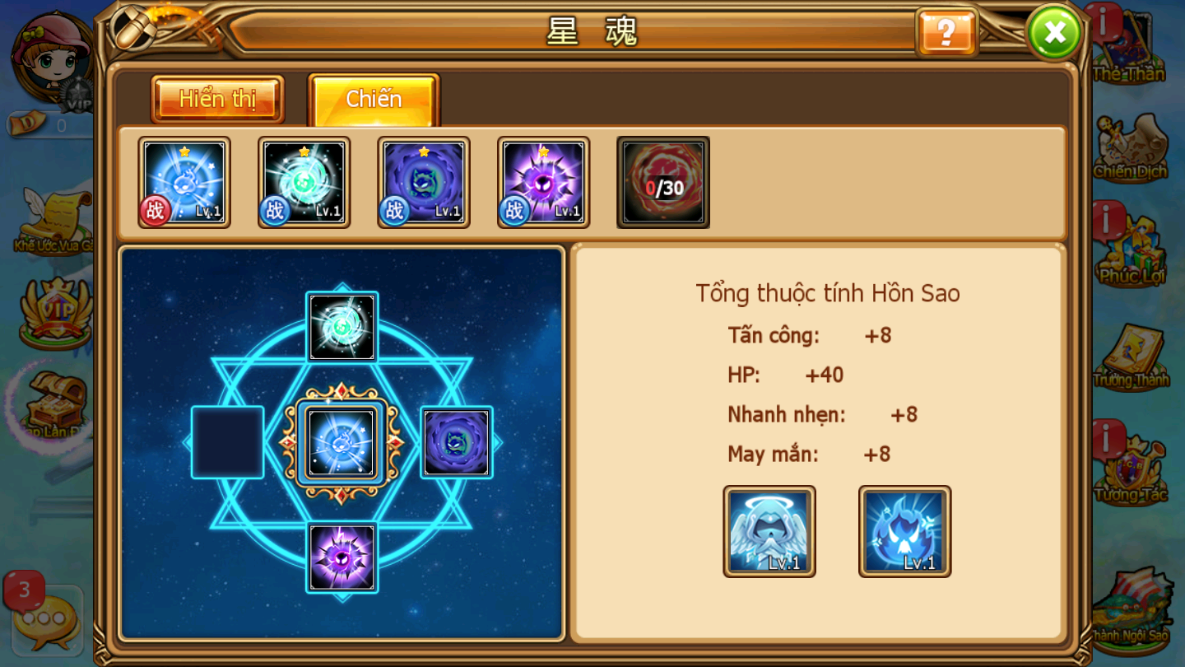Select the Chiến tab

coord(374,100)
